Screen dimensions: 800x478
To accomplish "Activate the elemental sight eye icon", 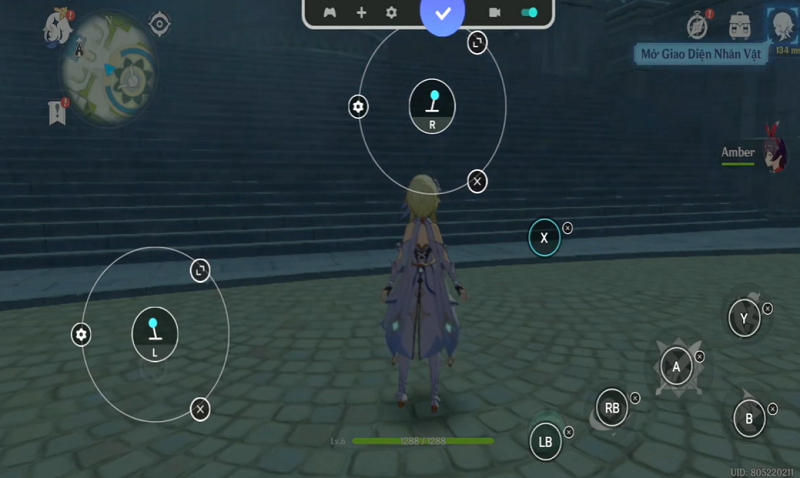I will point(159,23).
